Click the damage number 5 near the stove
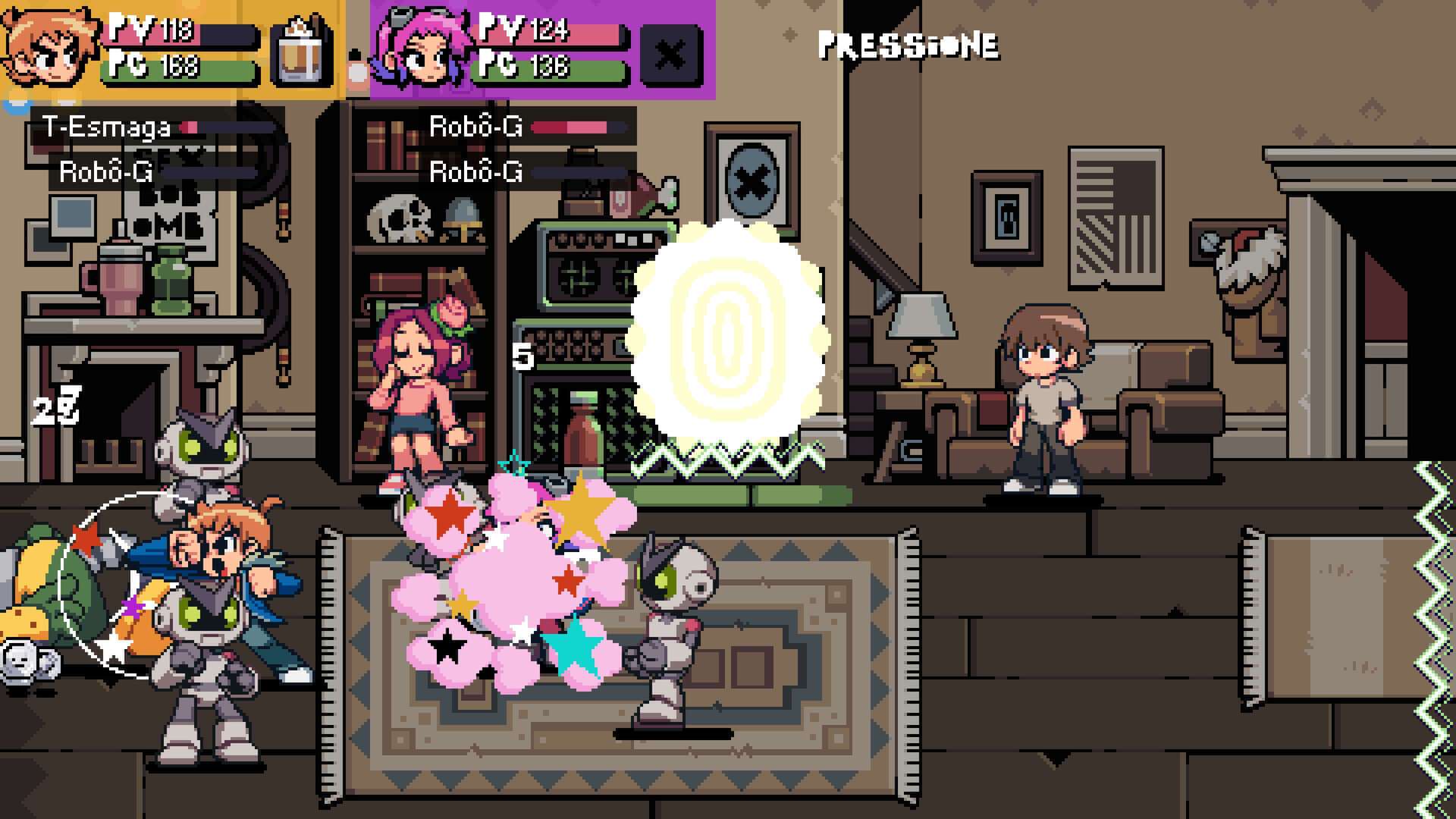 tap(522, 355)
